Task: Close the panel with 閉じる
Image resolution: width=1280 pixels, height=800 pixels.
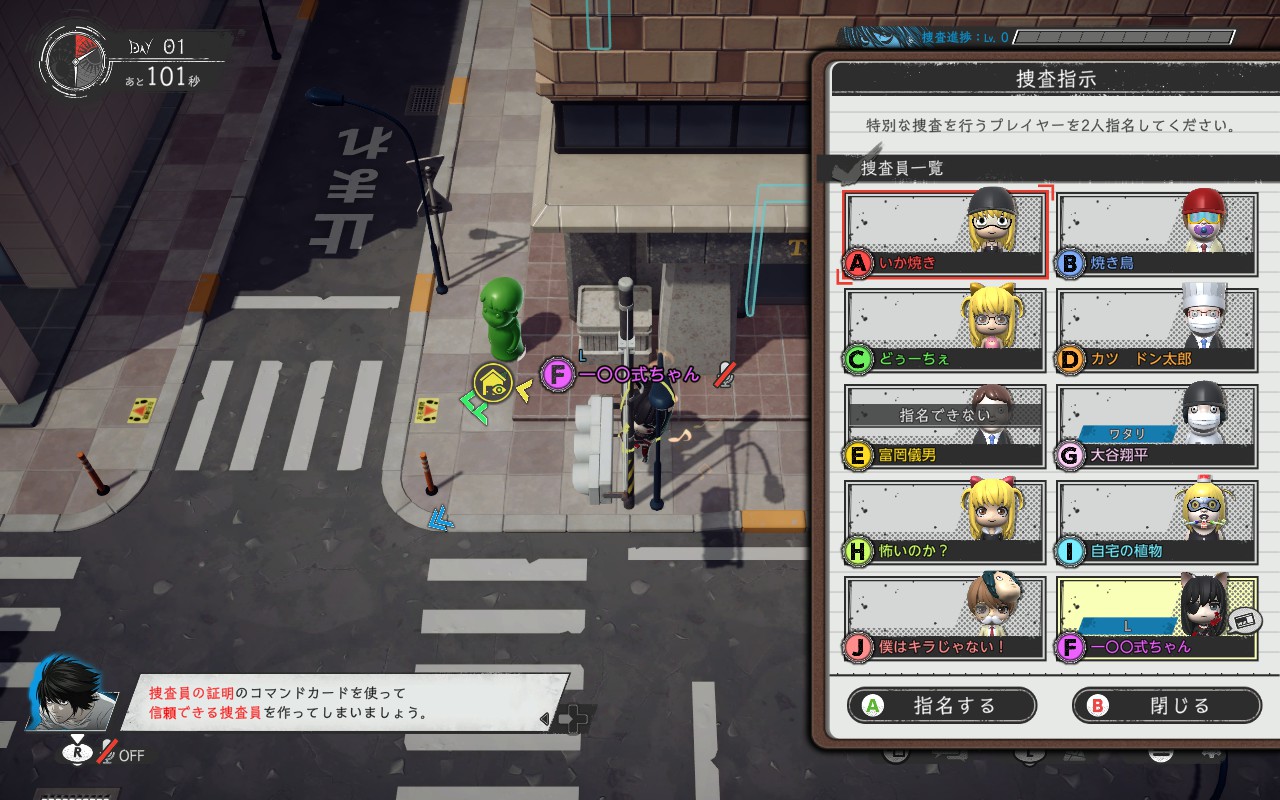Action: (1166, 705)
